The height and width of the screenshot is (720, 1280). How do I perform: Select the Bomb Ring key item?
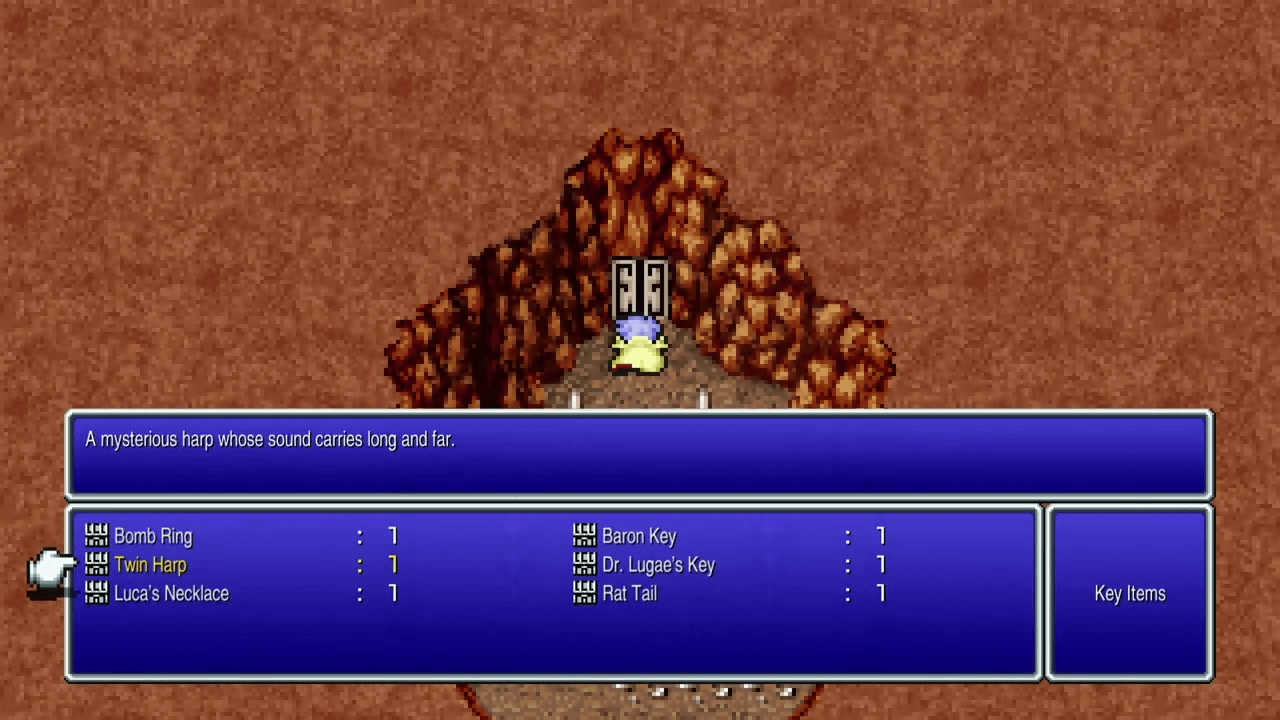tap(153, 536)
